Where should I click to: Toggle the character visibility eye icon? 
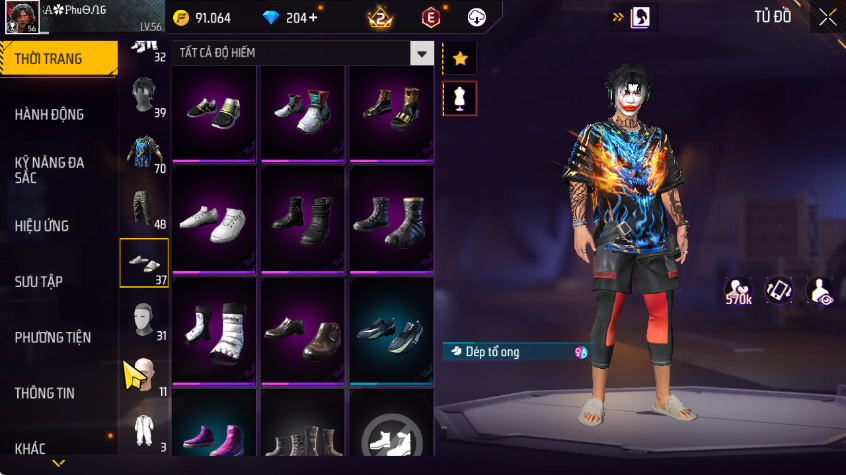[821, 291]
